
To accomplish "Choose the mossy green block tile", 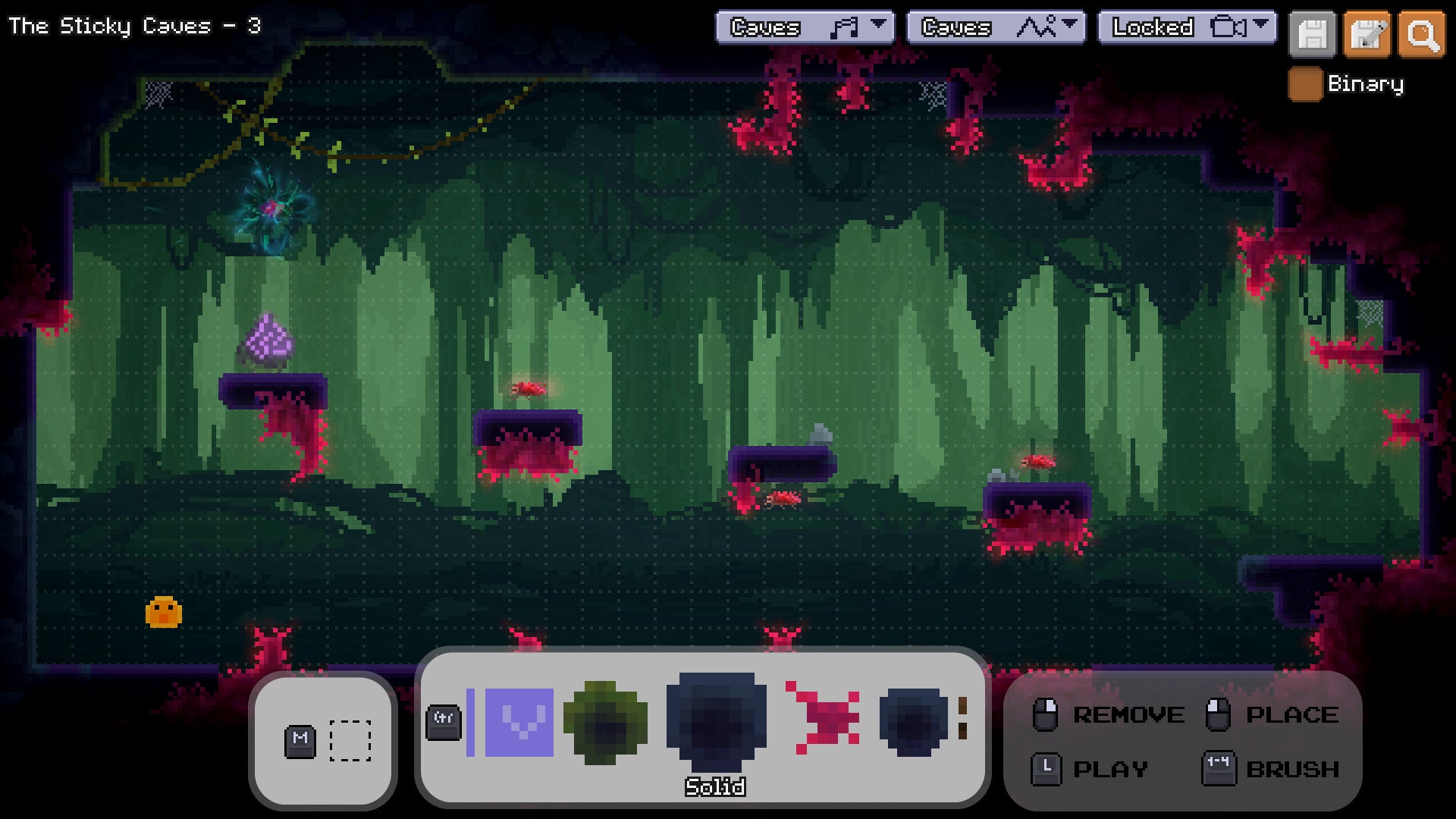I will pos(605,722).
